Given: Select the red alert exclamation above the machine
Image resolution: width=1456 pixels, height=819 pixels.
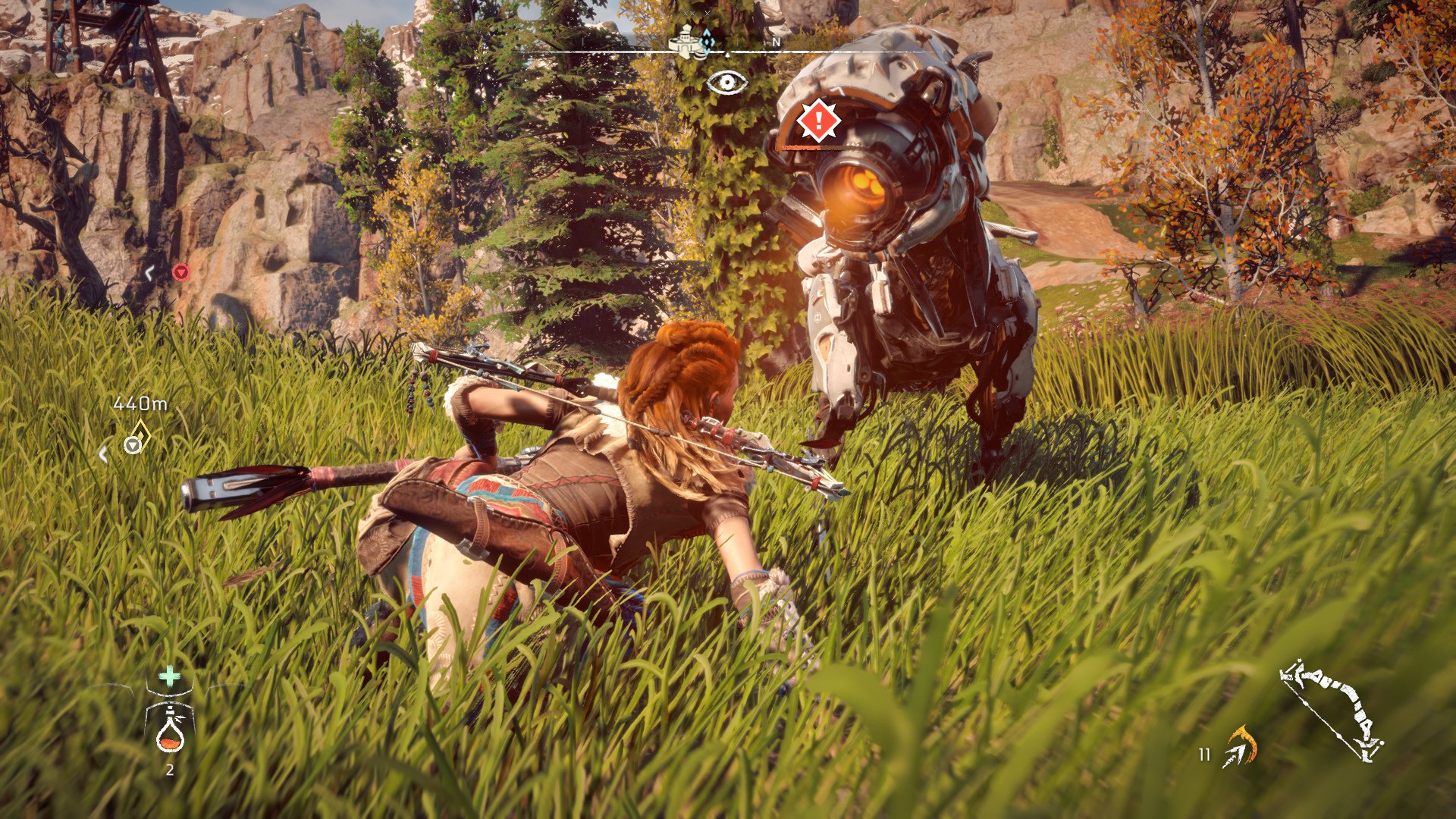Looking at the screenshot, I should [x=819, y=121].
